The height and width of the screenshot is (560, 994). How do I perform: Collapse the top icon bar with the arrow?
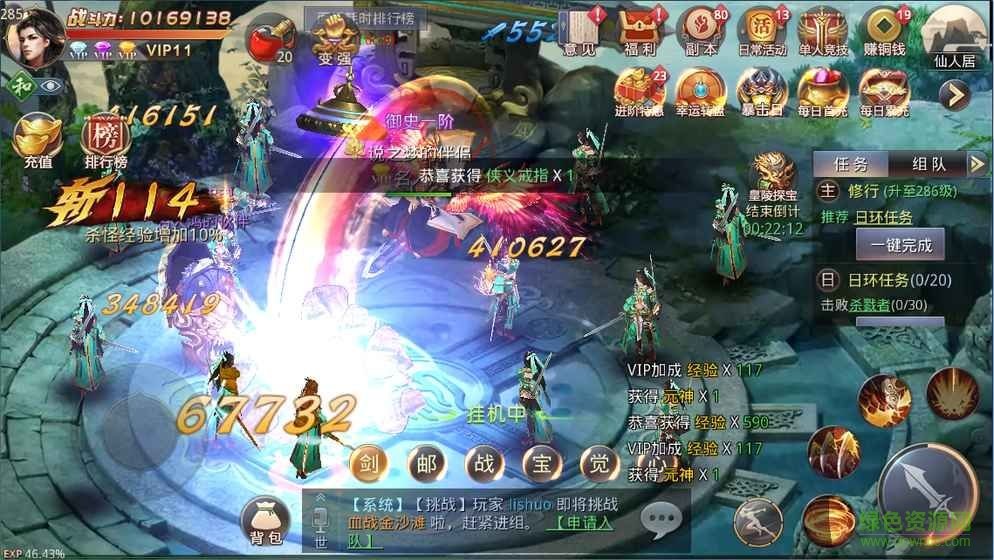click(x=956, y=94)
